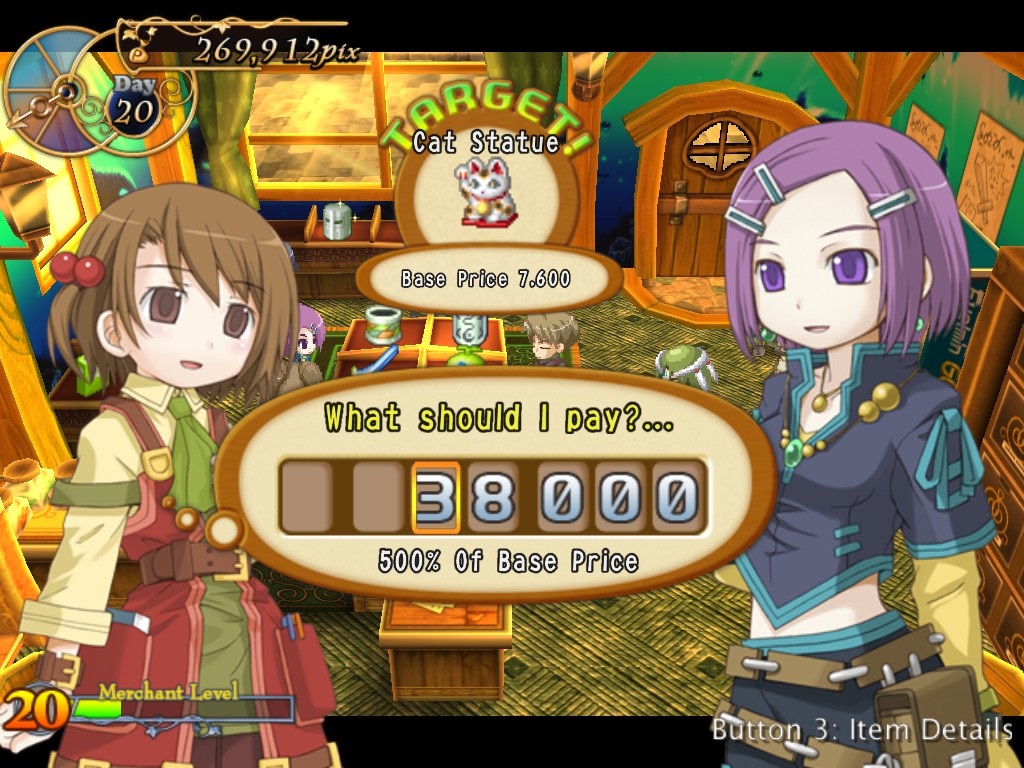
Task: Select the highlighted 3 digit of the price
Action: (436, 497)
